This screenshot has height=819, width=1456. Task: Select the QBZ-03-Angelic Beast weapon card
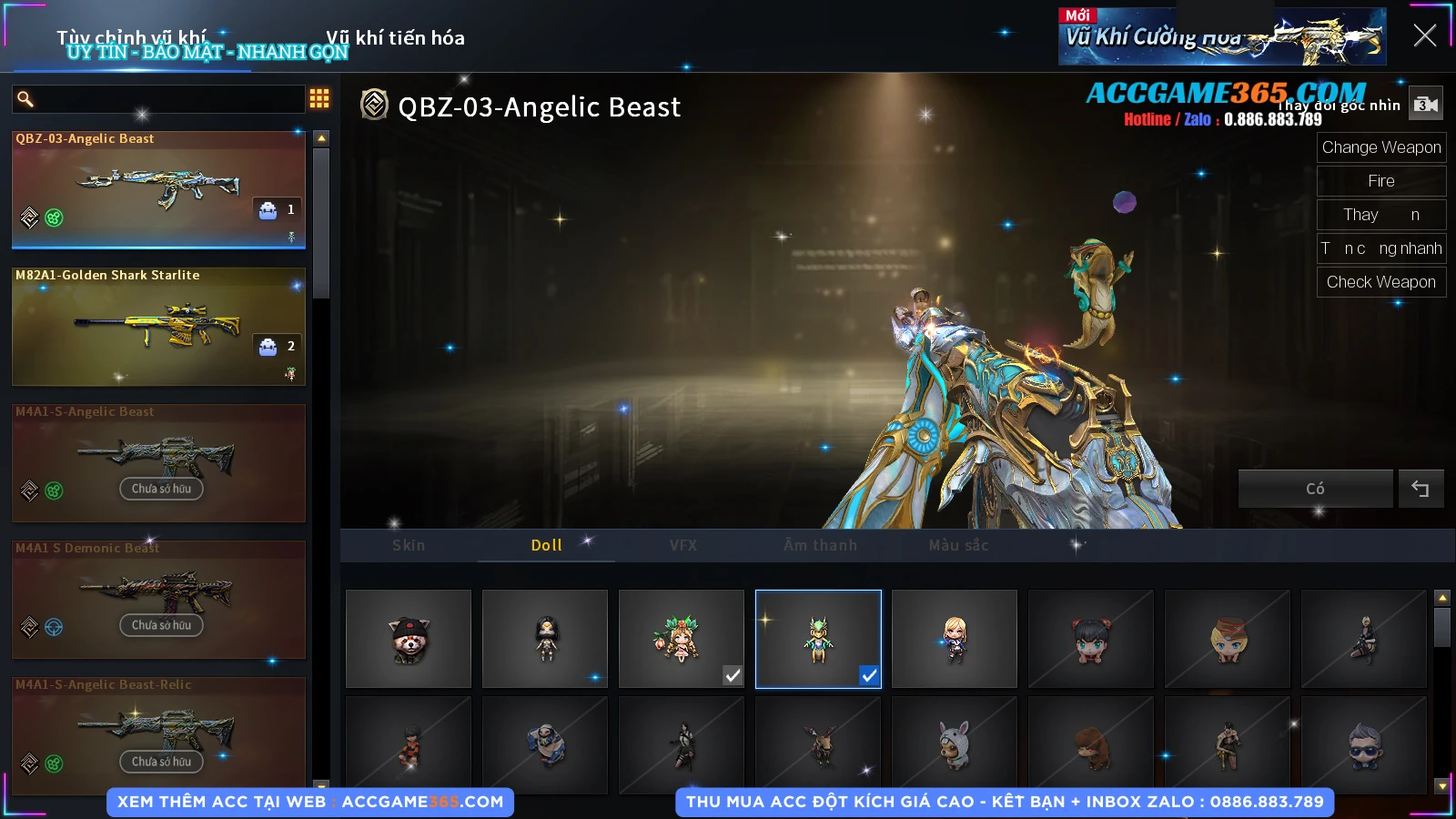(x=158, y=189)
